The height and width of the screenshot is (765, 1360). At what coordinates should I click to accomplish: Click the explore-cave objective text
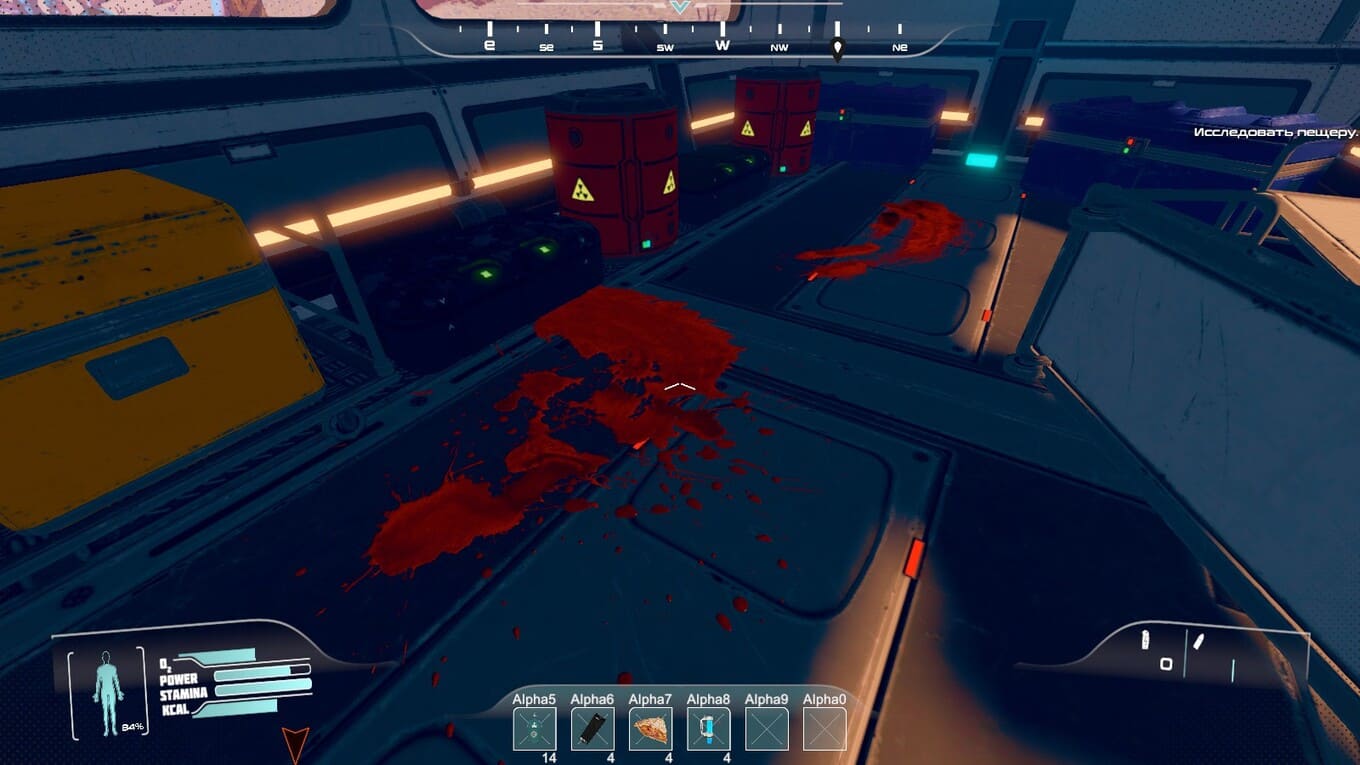pyautogui.click(x=1275, y=132)
